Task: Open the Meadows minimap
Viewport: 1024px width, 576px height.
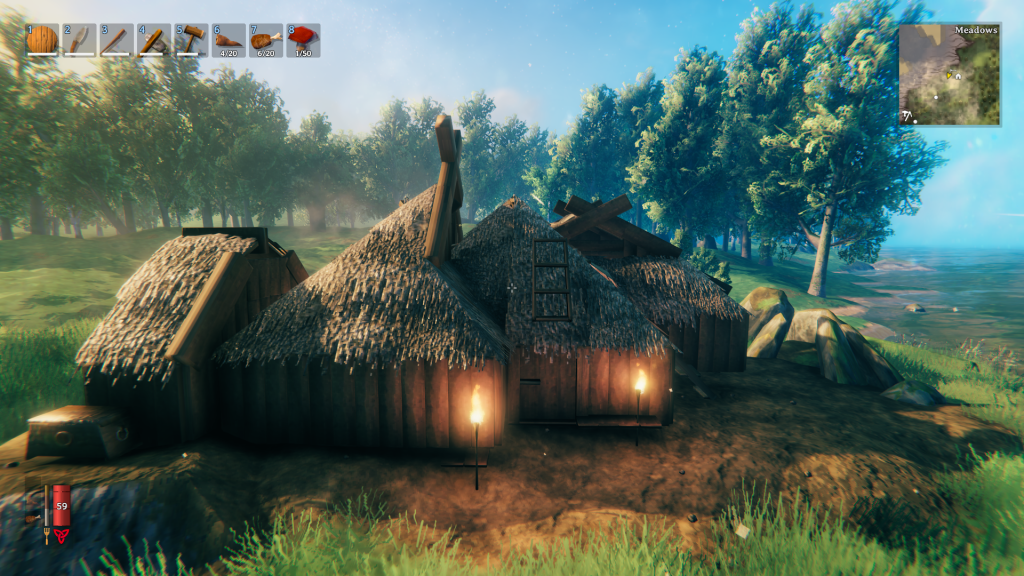Action: [949, 75]
